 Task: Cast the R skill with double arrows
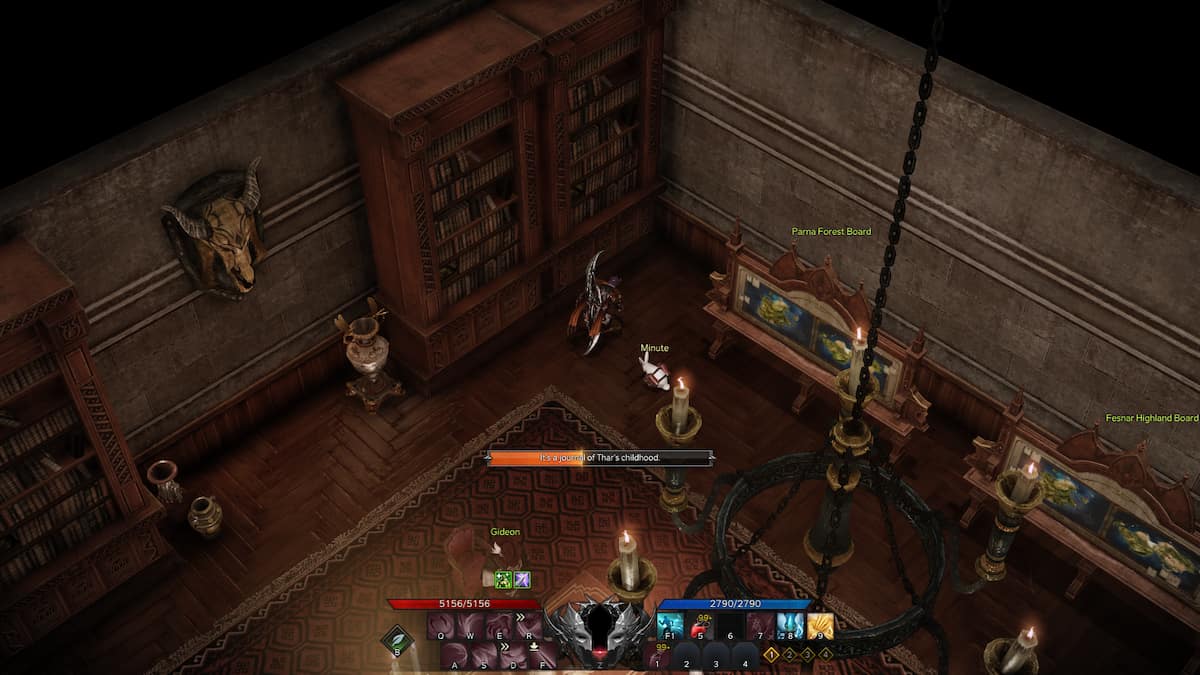[x=528, y=626]
